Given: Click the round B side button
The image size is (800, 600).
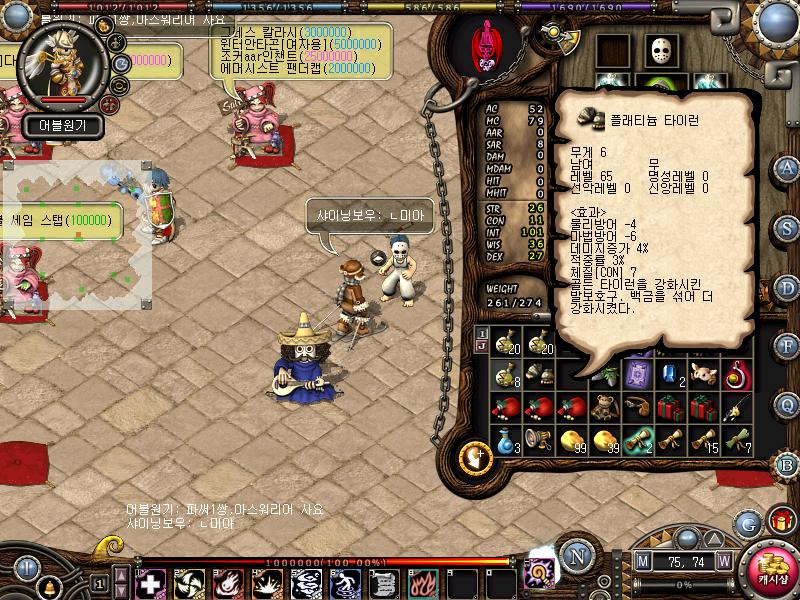Looking at the screenshot, I should [787, 464].
